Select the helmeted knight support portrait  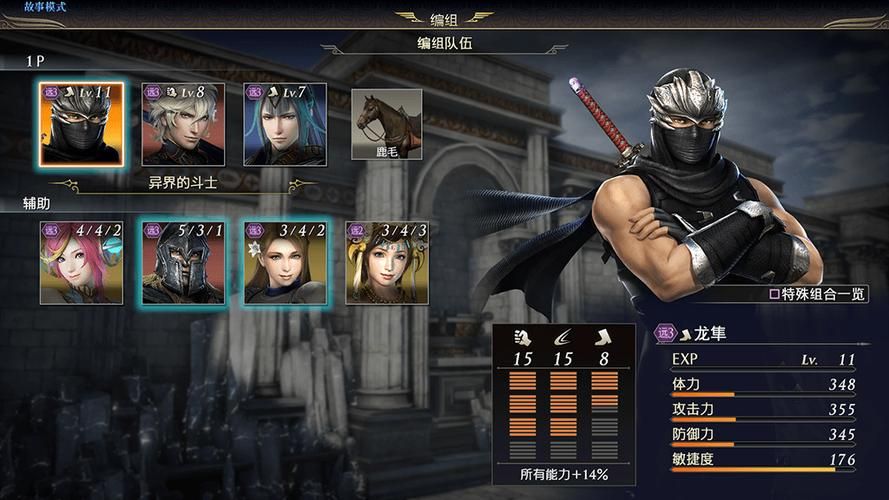click(x=184, y=262)
